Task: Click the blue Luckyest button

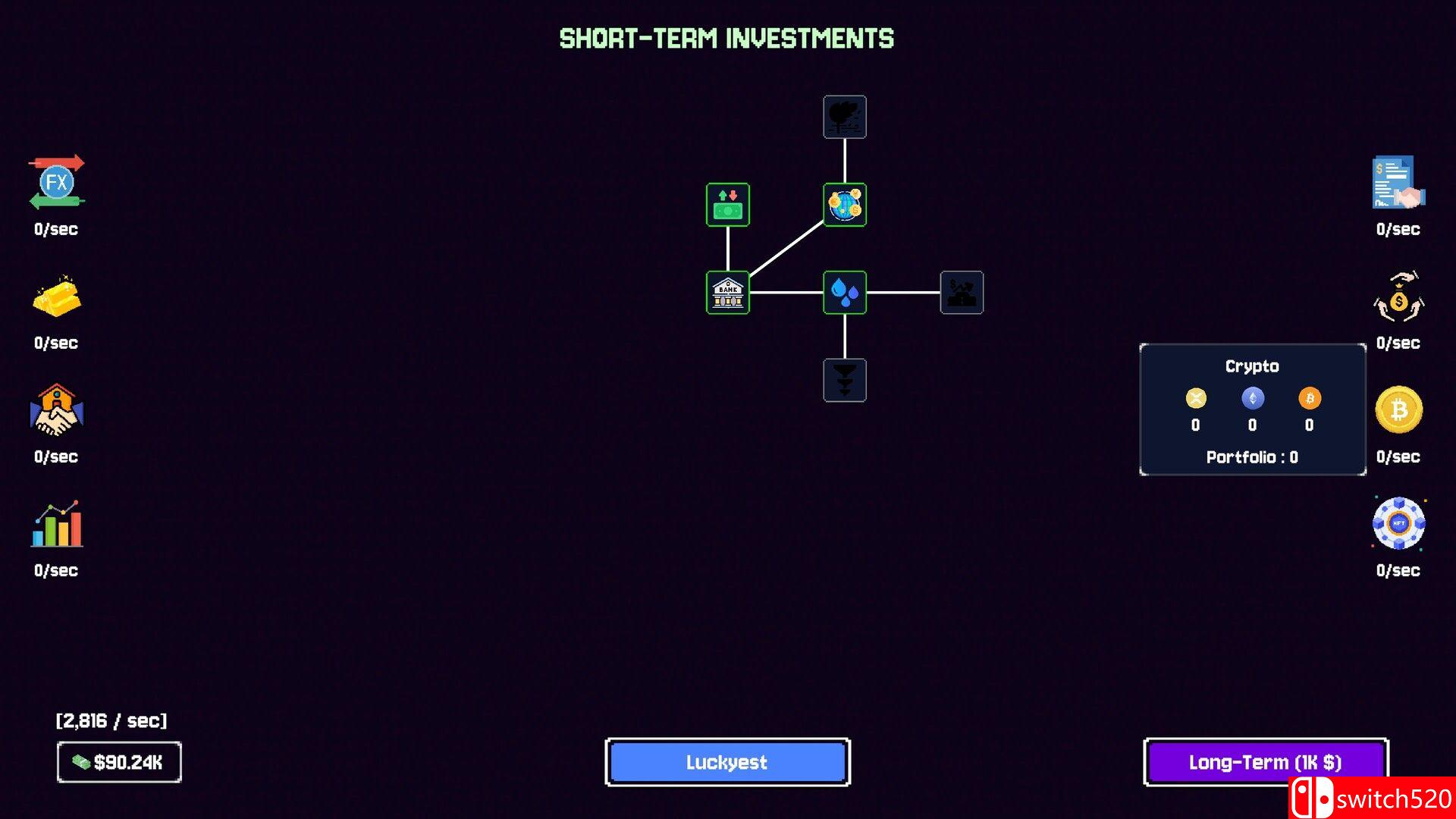Action: tap(727, 762)
